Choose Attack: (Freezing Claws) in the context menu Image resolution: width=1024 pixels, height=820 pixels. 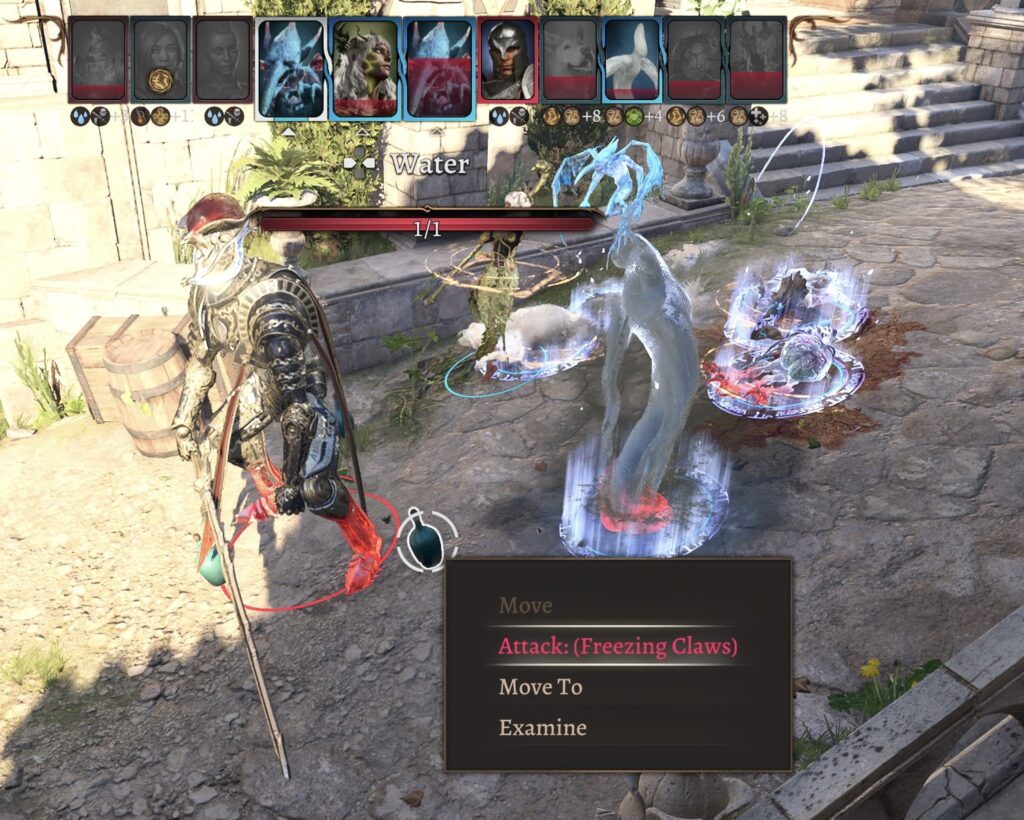point(617,646)
